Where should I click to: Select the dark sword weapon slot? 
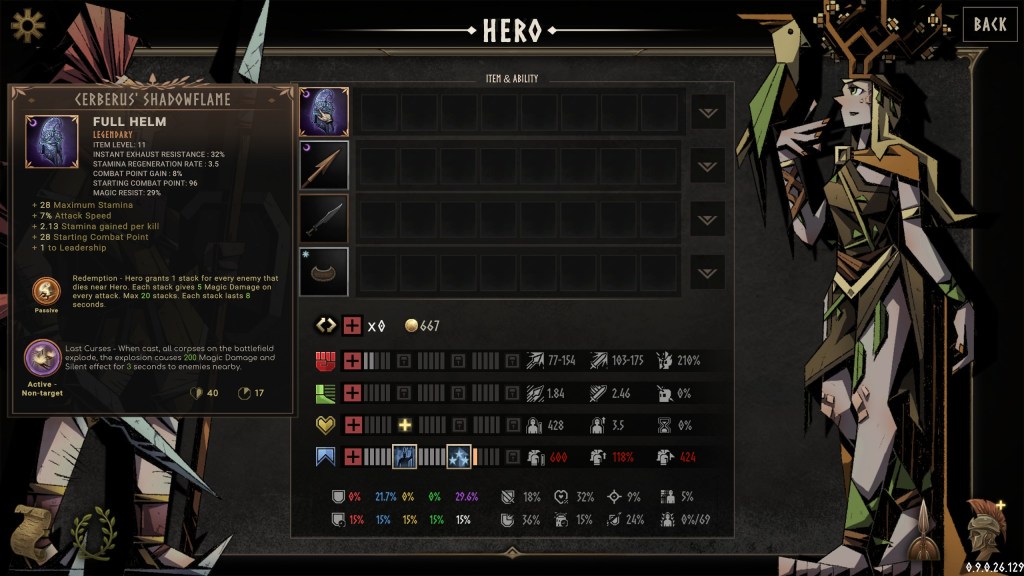pos(324,219)
